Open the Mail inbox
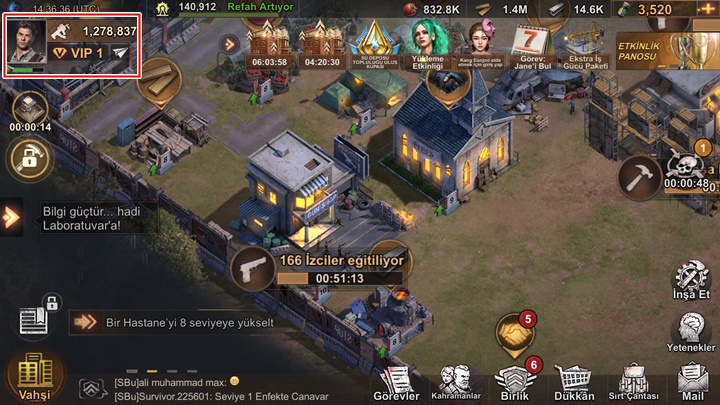The width and height of the screenshot is (720, 405). tap(692, 381)
